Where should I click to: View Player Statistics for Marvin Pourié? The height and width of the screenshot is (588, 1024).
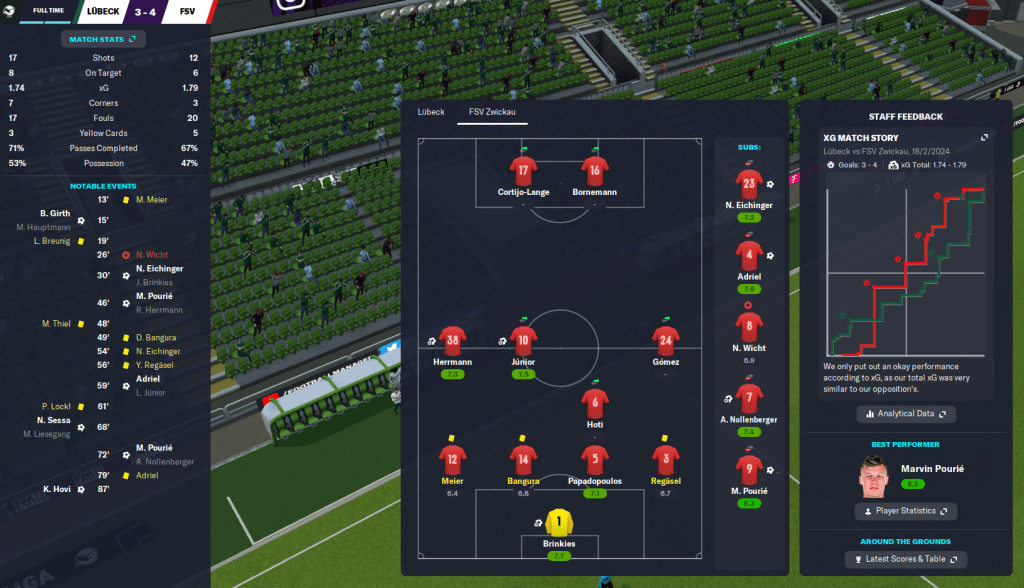[x=906, y=511]
